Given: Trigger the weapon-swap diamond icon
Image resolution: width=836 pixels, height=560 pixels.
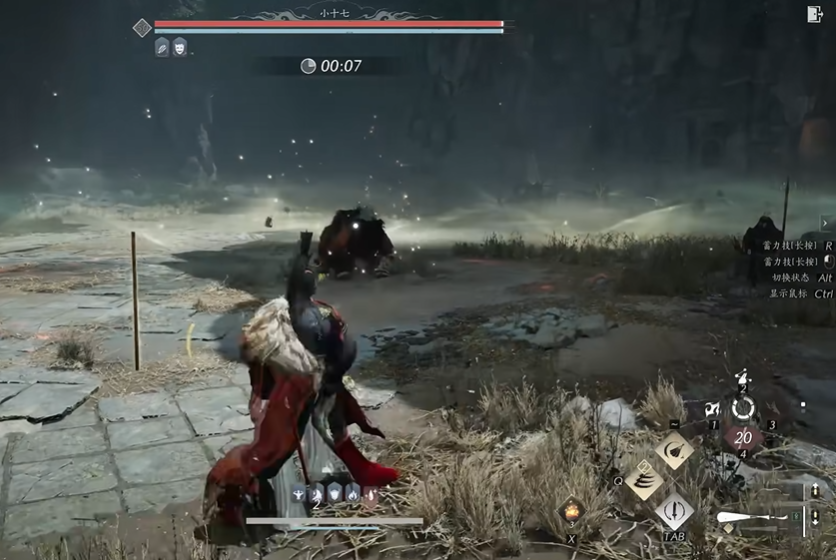Looking at the screenshot, I should pos(674,511).
